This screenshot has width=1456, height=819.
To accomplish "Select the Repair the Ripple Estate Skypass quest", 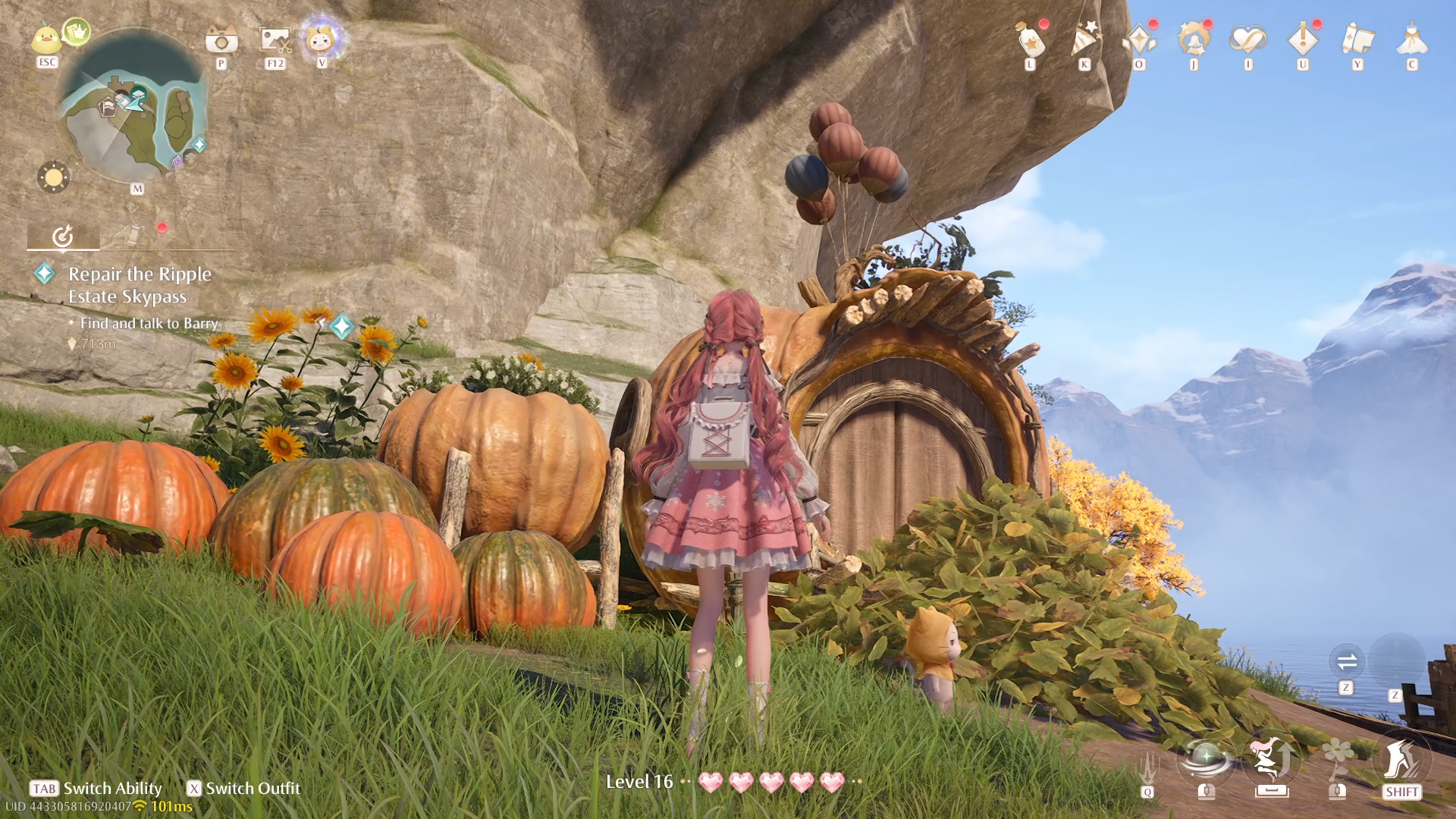I will coord(139,285).
